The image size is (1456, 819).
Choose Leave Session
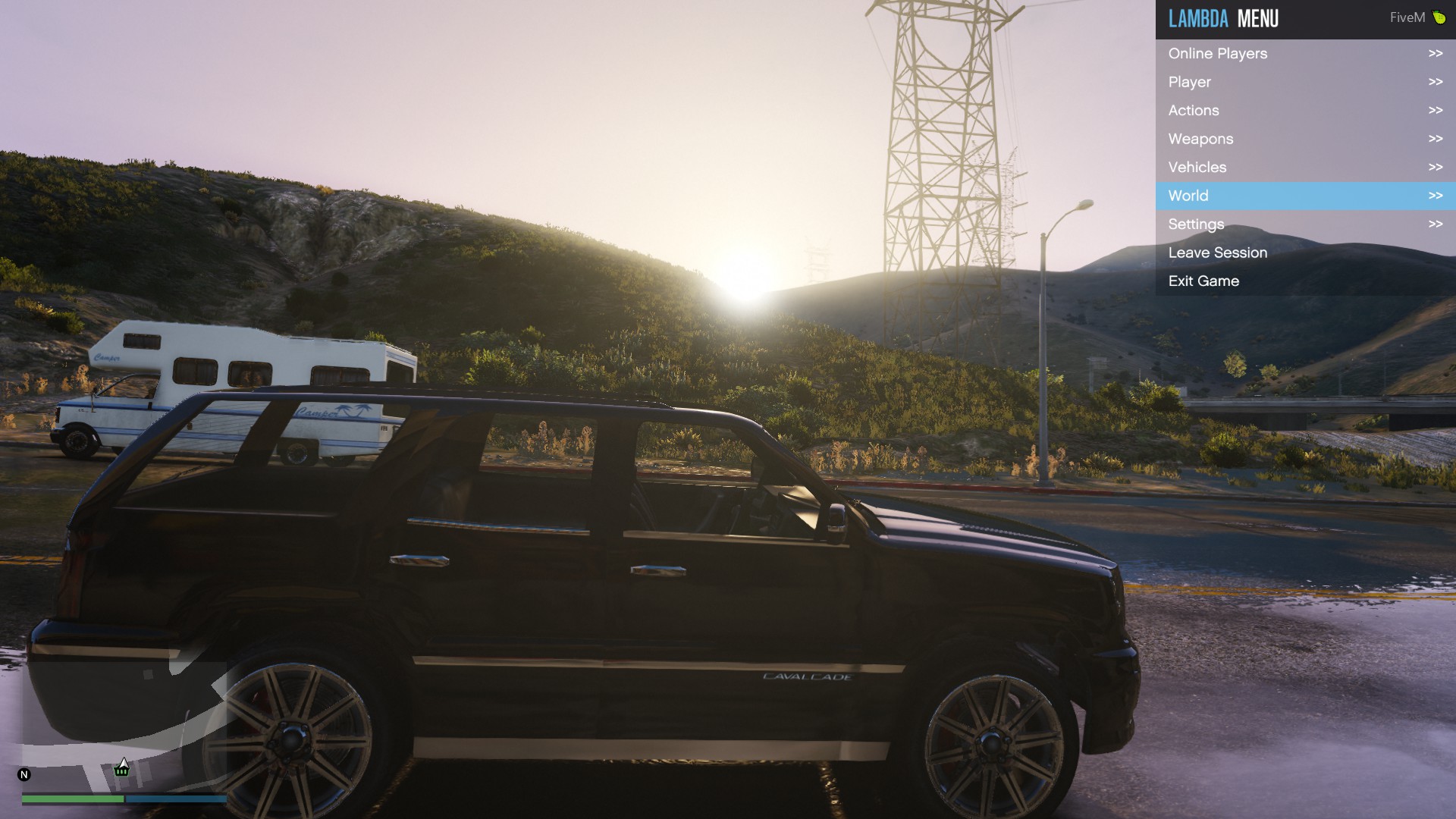click(1304, 253)
